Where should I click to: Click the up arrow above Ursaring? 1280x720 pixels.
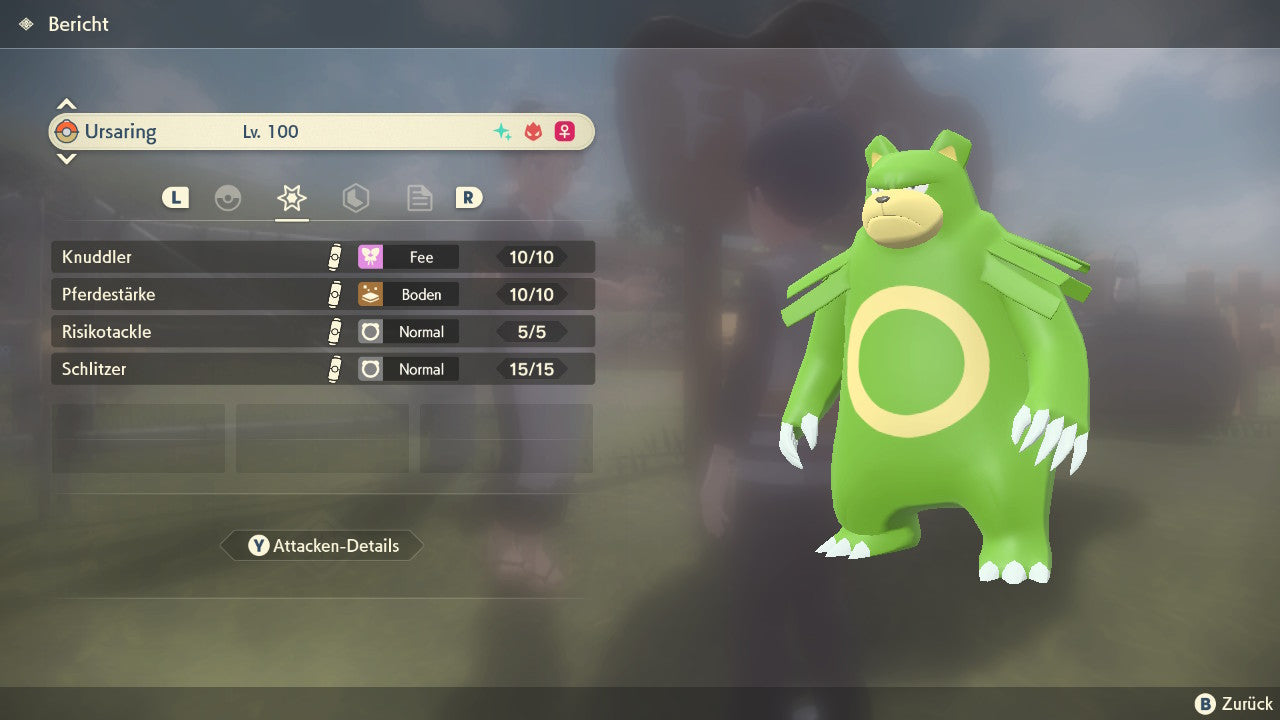tap(66, 104)
